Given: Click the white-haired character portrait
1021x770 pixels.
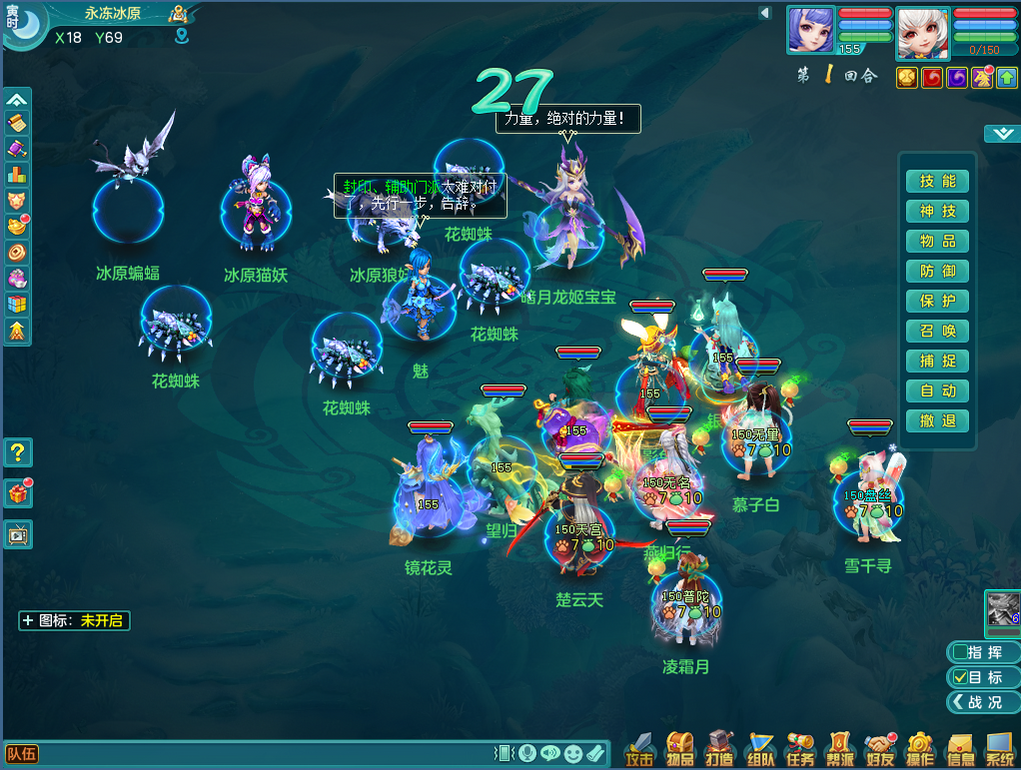Looking at the screenshot, I should [921, 32].
